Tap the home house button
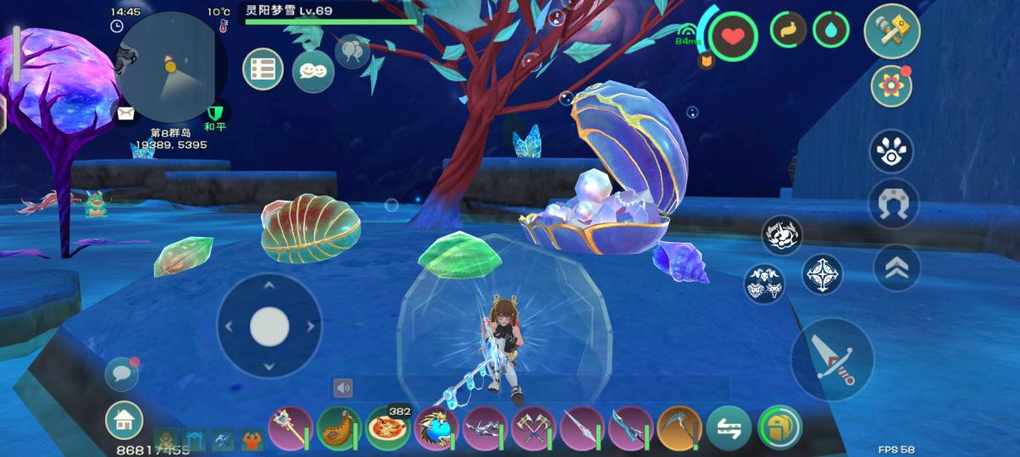The image size is (1020, 457). [124, 420]
